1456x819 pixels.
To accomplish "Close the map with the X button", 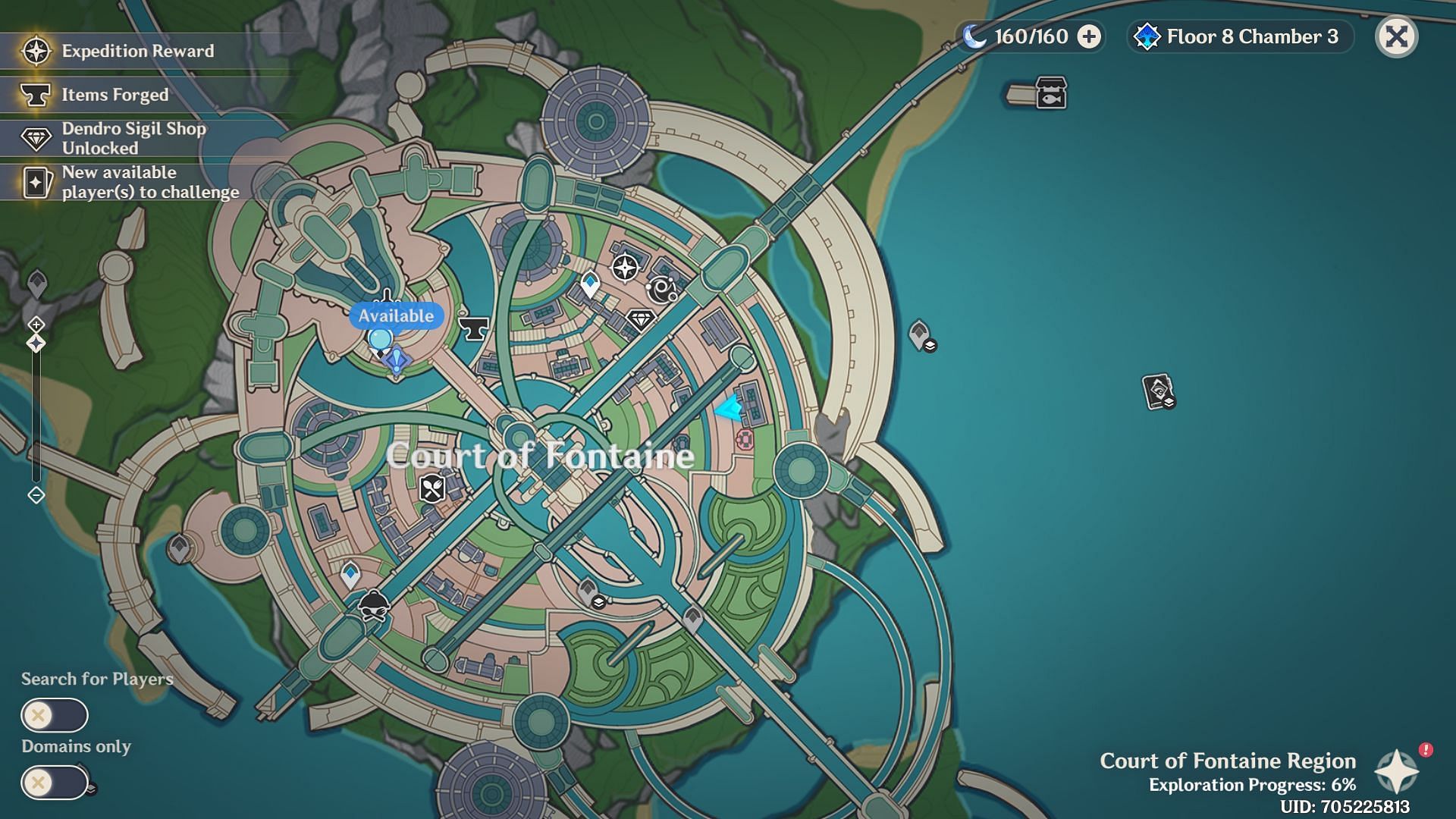I will 1396,36.
